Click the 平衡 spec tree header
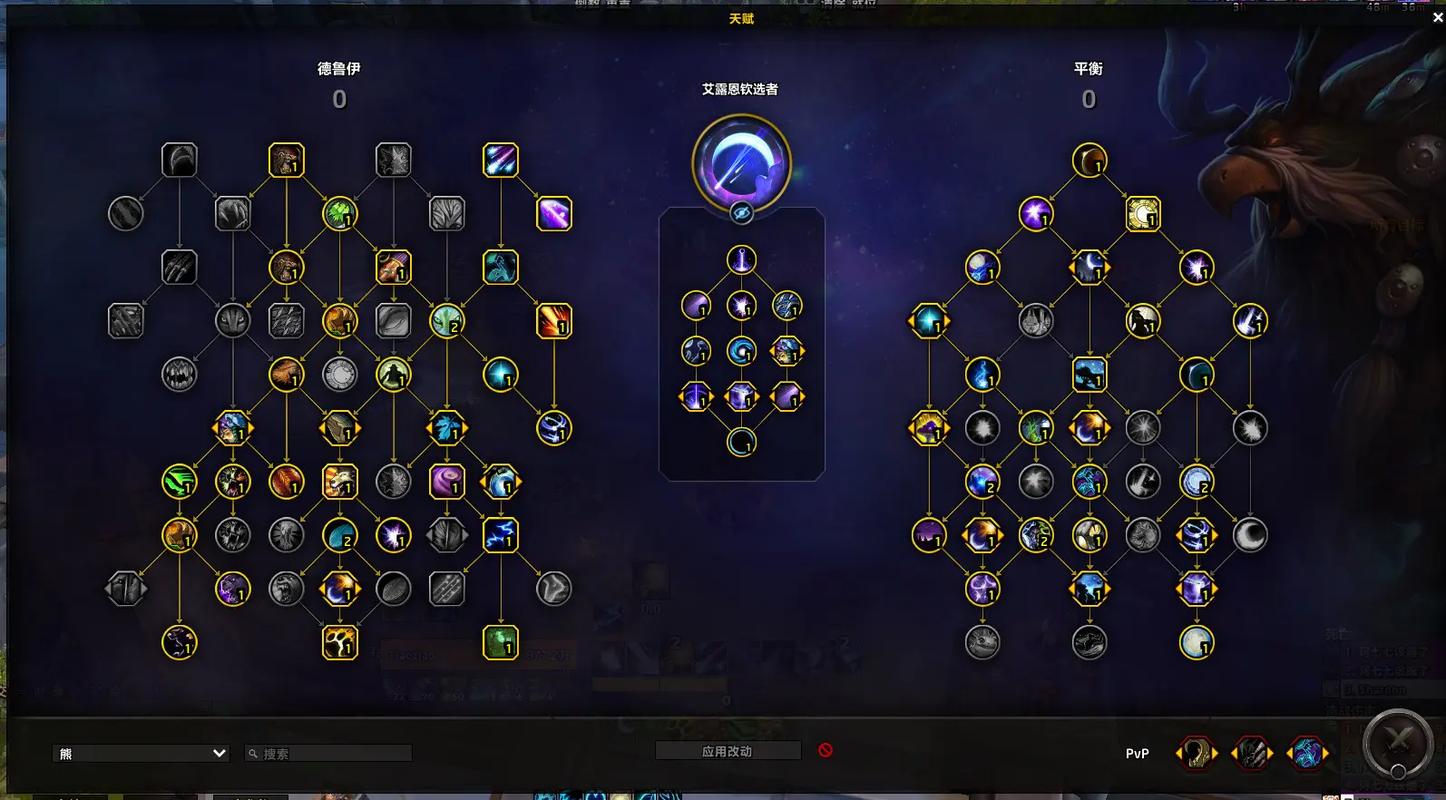This screenshot has height=800, width=1446. click(1089, 68)
